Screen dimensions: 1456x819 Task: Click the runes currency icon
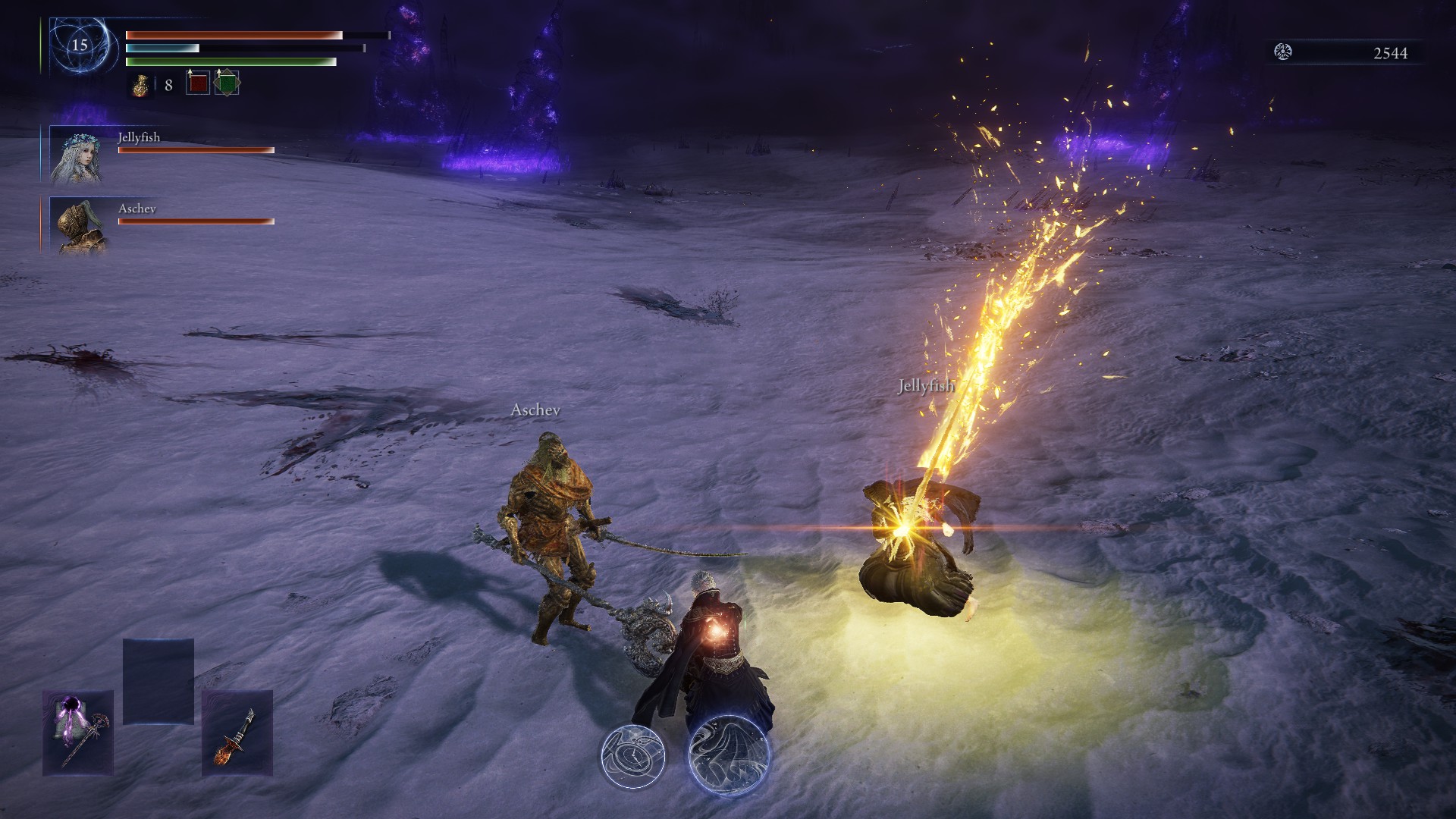(1283, 52)
